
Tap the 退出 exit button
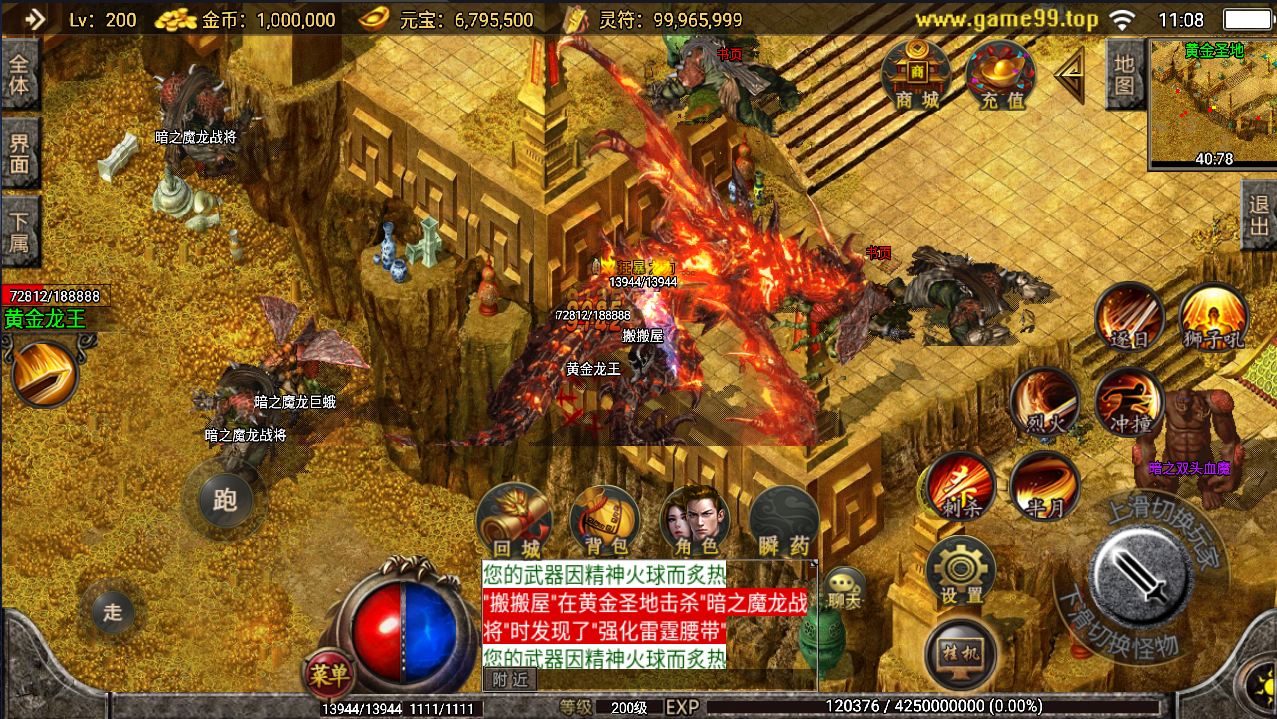[x=1259, y=216]
